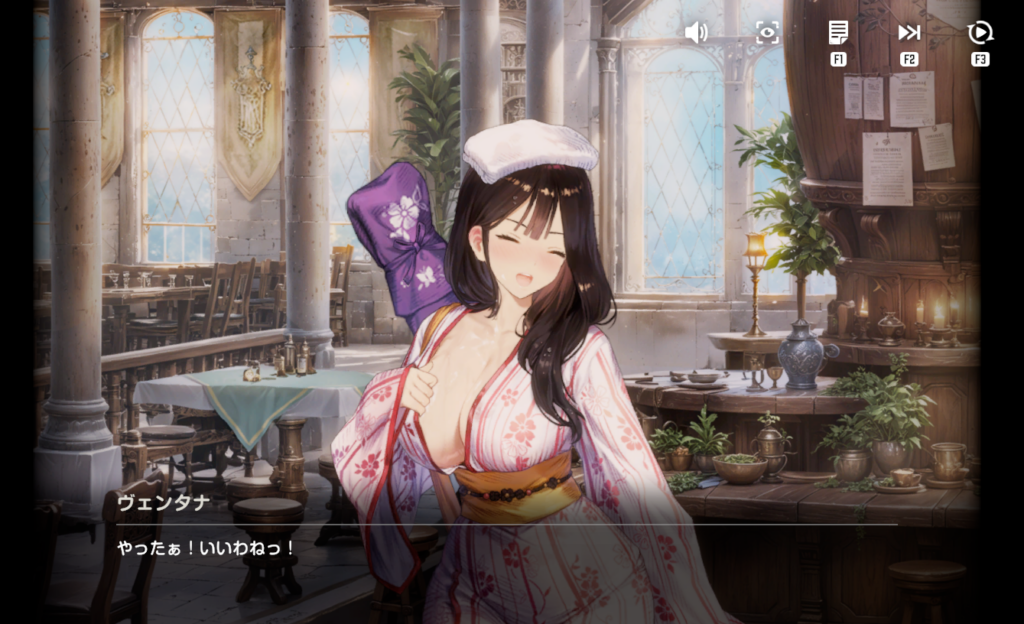Hide the dialogue interface with the eye icon
The height and width of the screenshot is (624, 1024).
(x=767, y=33)
